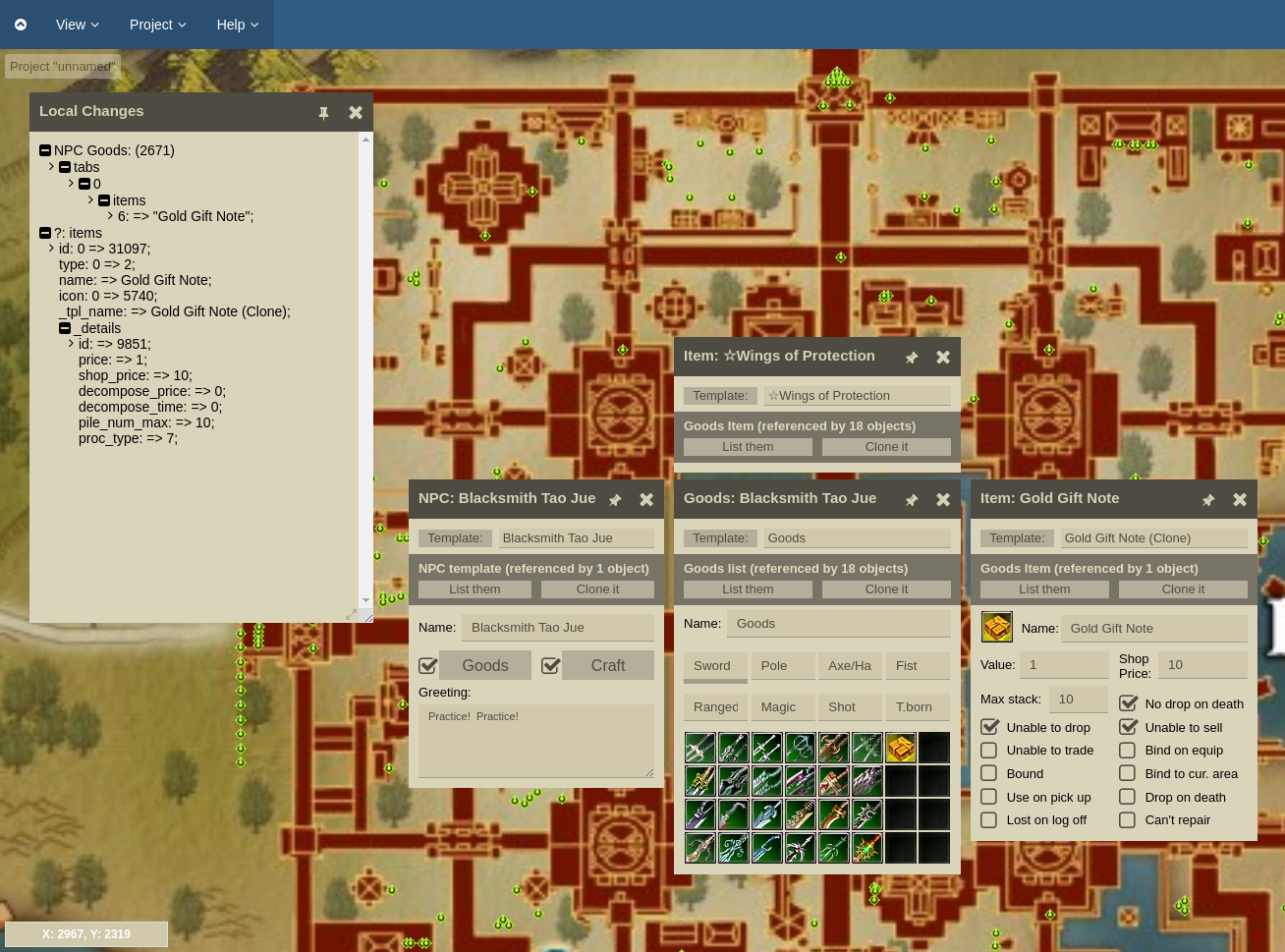
Task: Close the Wings of Protection item window
Action: point(943,358)
